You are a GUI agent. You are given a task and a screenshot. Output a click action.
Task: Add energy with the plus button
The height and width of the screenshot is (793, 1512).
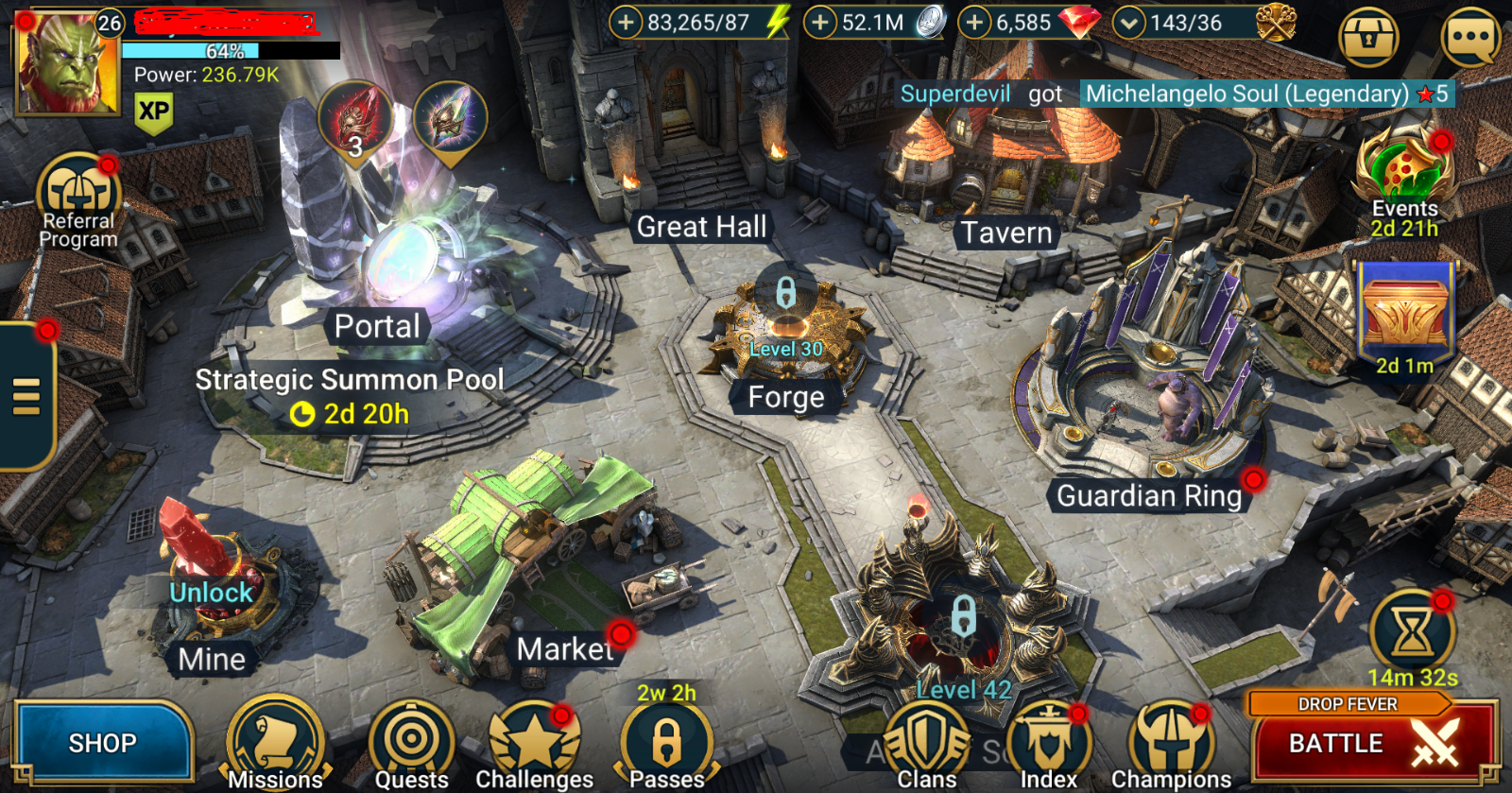(626, 22)
